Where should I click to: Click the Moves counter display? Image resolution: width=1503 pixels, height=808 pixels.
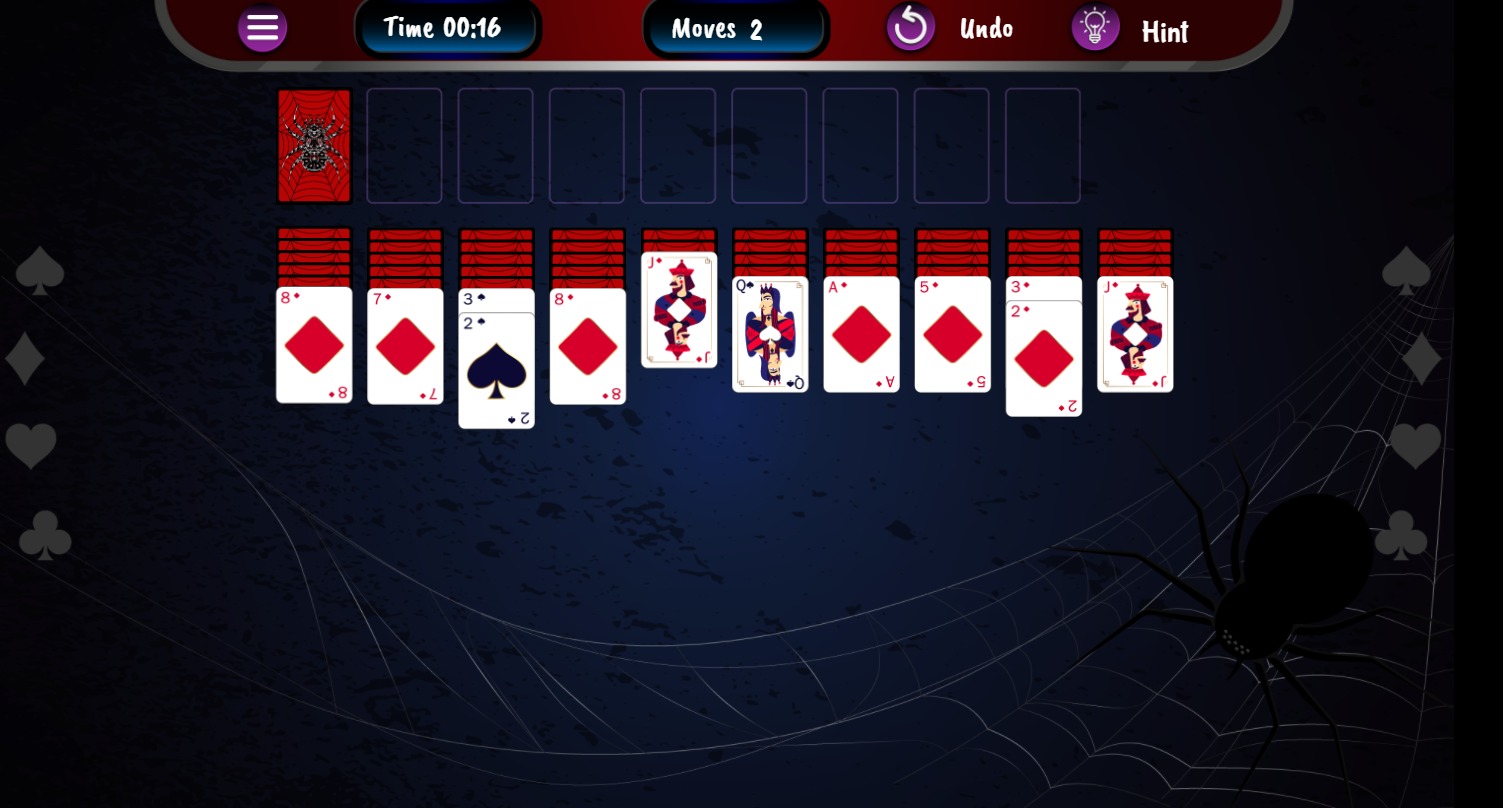(x=735, y=27)
